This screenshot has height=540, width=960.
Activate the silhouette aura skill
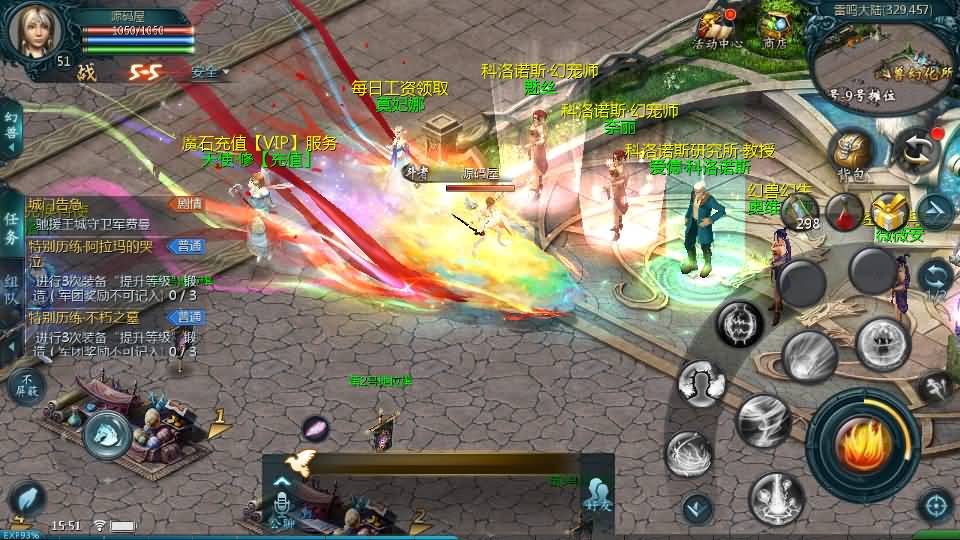click(702, 382)
